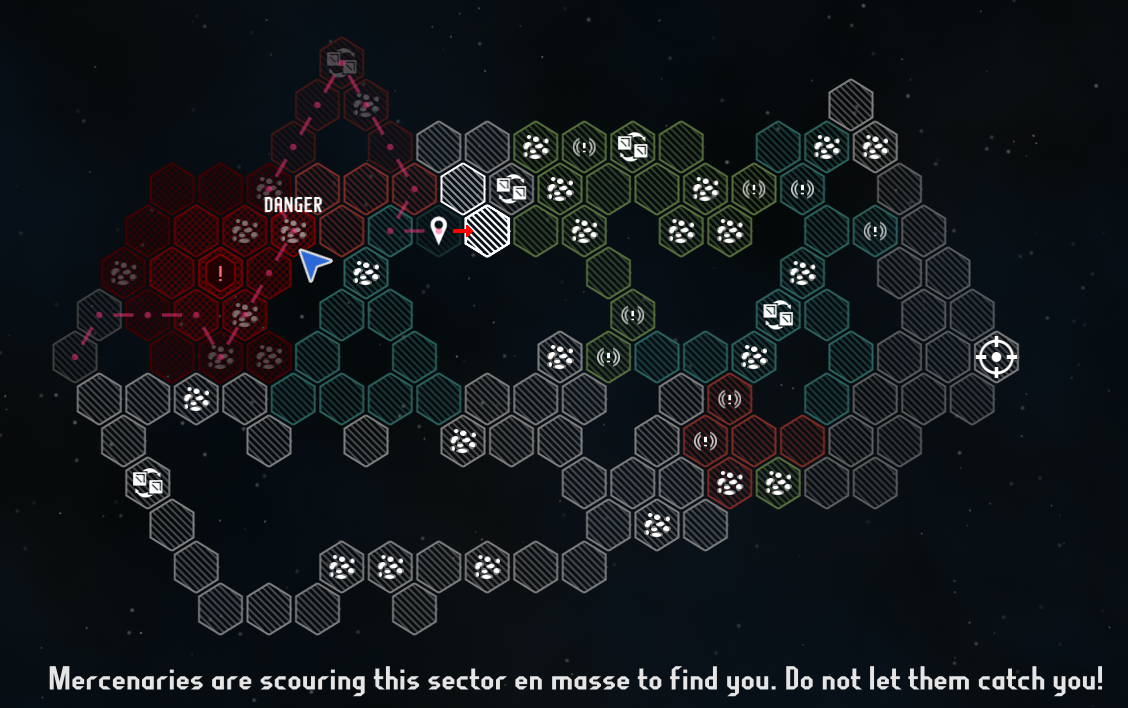1128x708 pixels.
Task: Click the white location pin hex
Action: coord(438,231)
